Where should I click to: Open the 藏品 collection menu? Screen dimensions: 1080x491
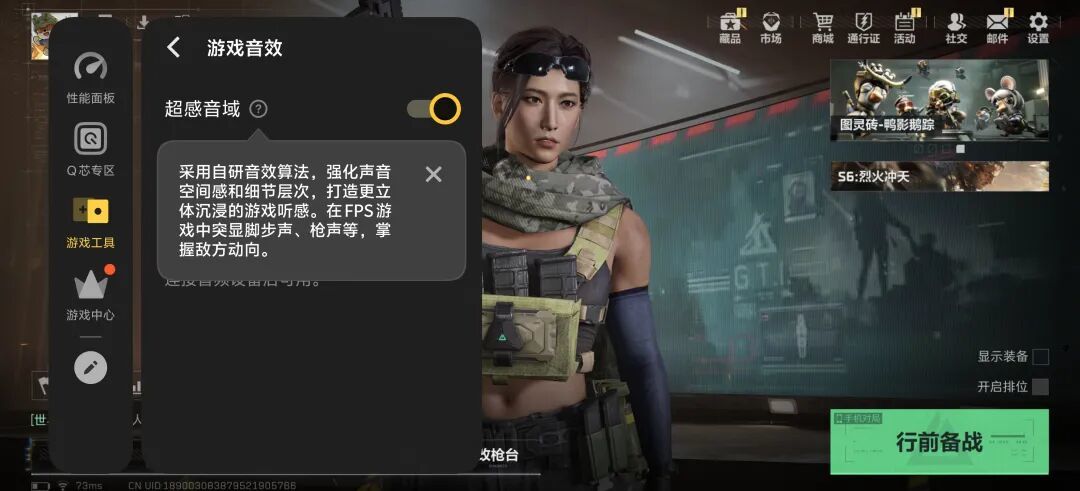[x=730, y=27]
